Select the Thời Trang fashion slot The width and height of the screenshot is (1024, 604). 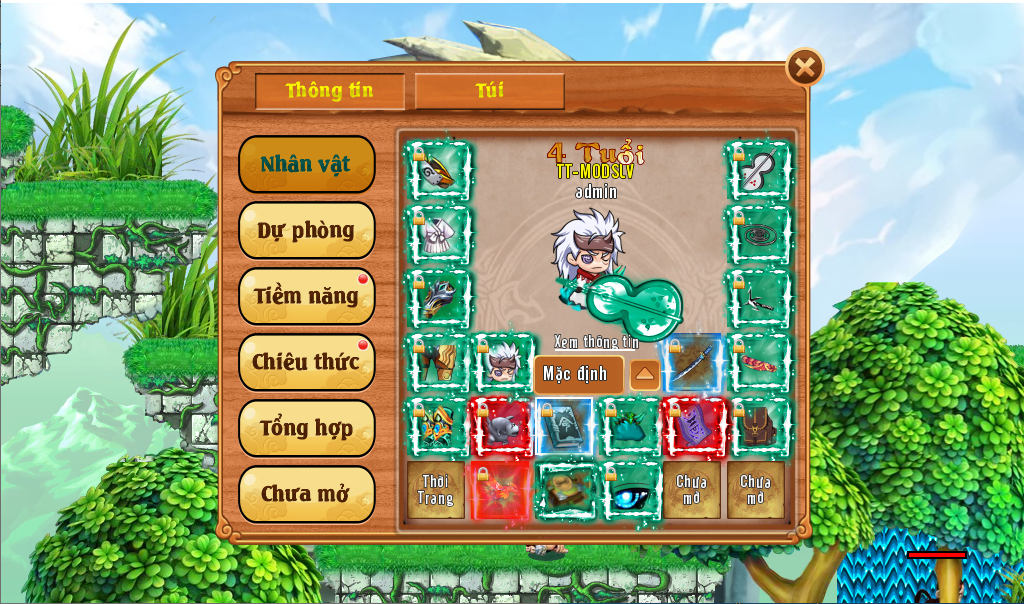click(x=436, y=490)
